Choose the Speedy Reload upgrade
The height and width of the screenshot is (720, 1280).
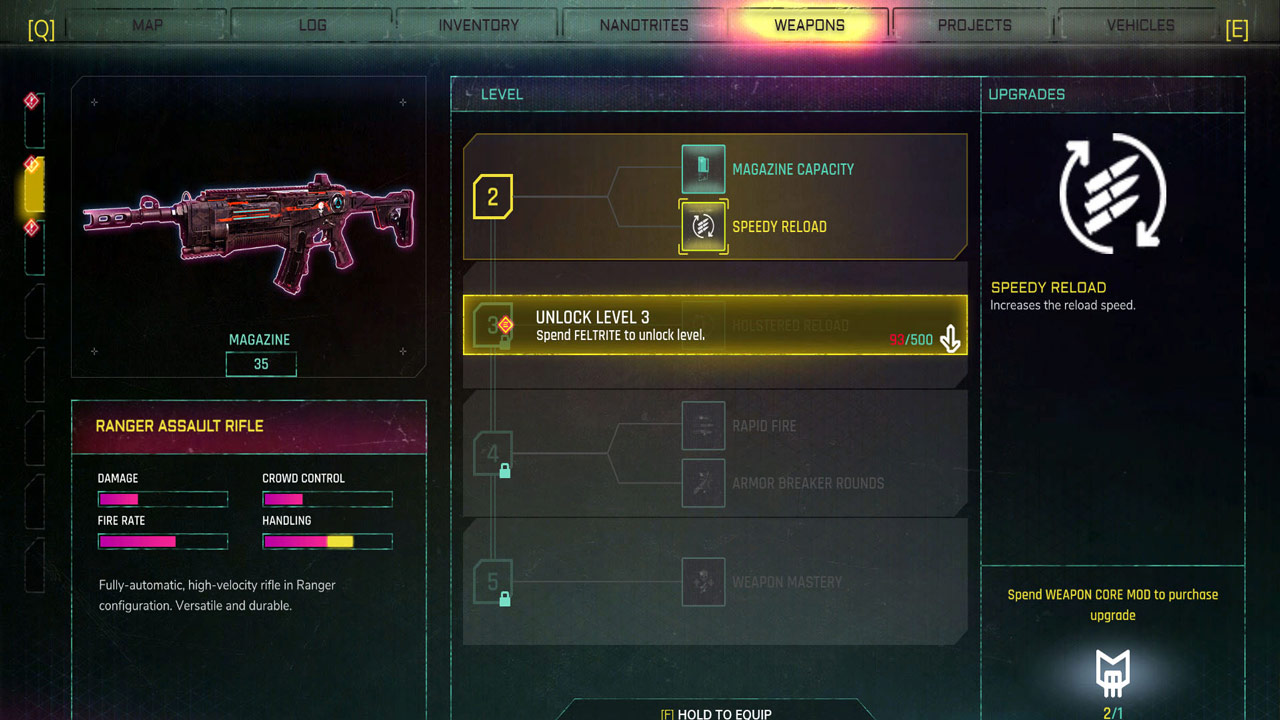coord(703,227)
